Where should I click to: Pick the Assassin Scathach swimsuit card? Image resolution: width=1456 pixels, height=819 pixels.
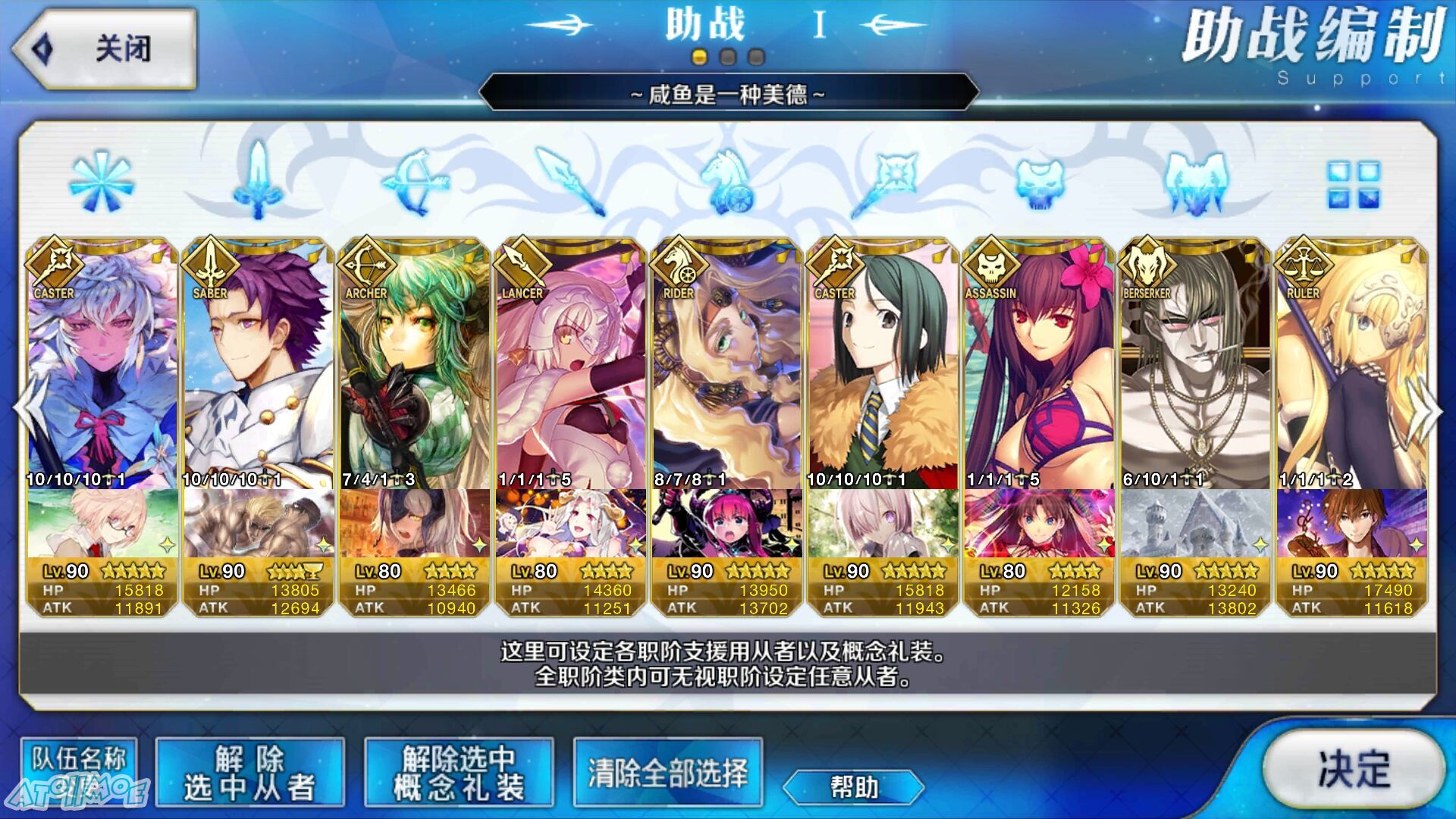(1040, 364)
